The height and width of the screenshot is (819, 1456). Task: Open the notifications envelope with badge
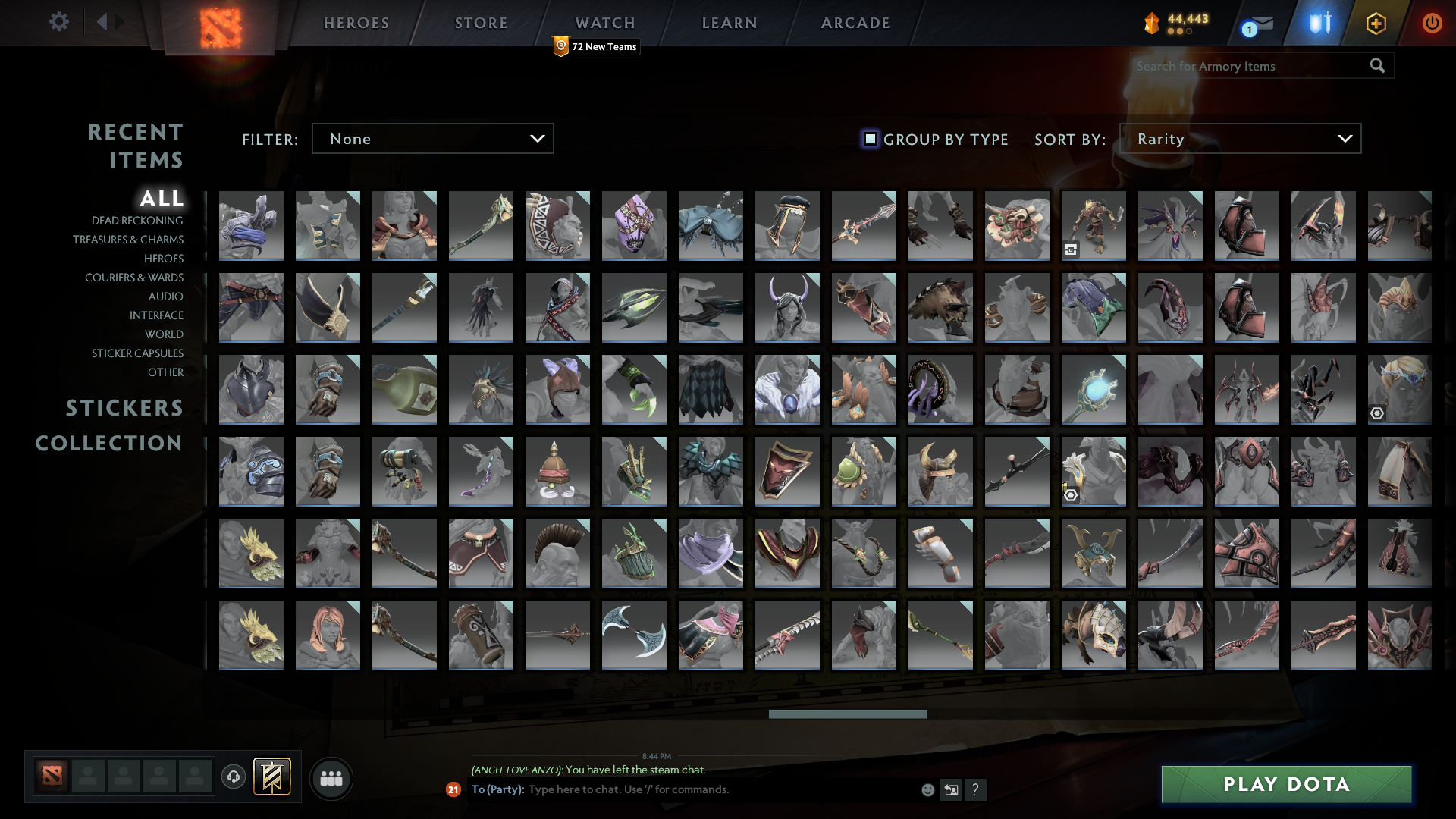1260,24
